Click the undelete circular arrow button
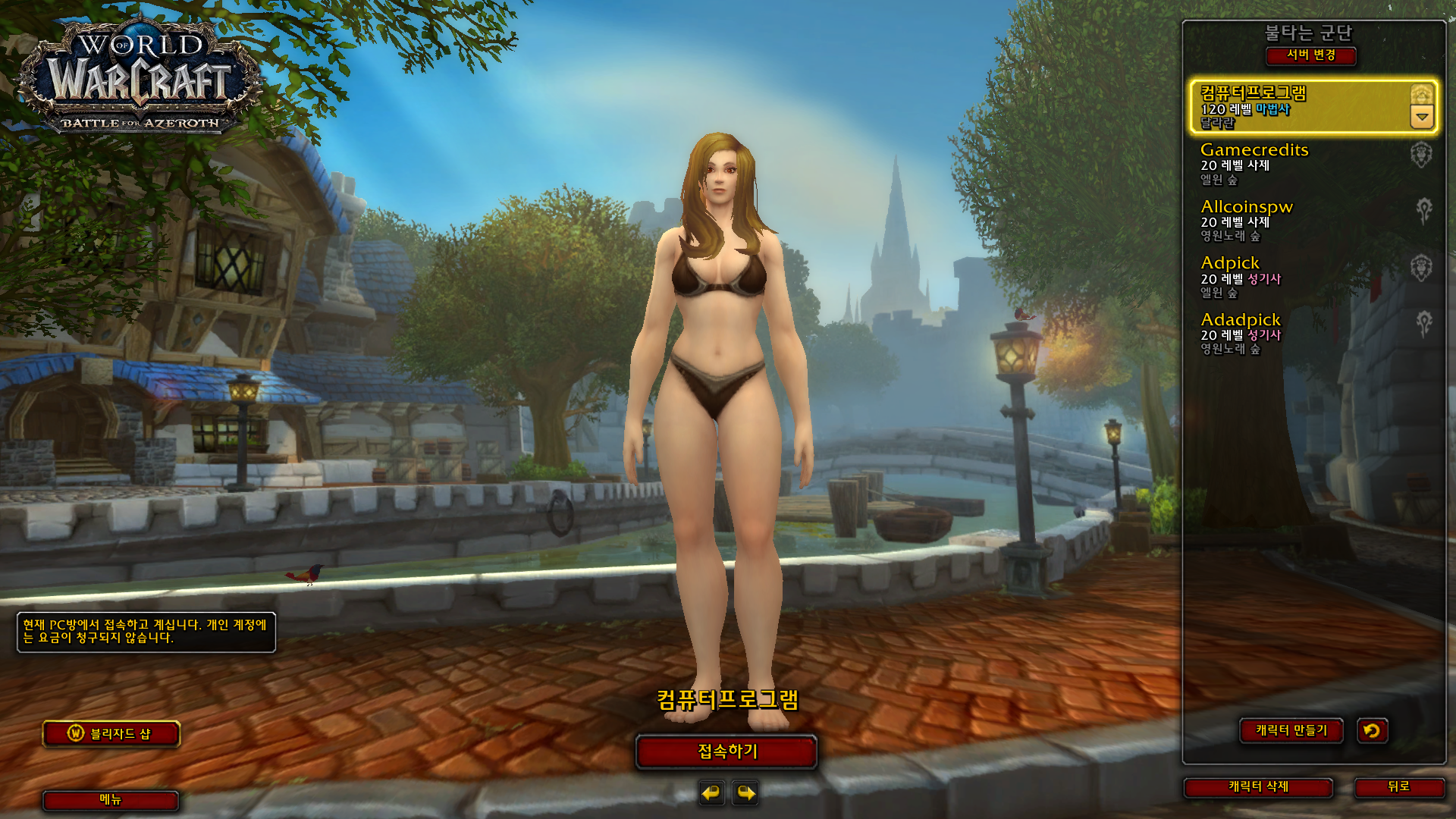1456x819 pixels. click(x=1372, y=730)
